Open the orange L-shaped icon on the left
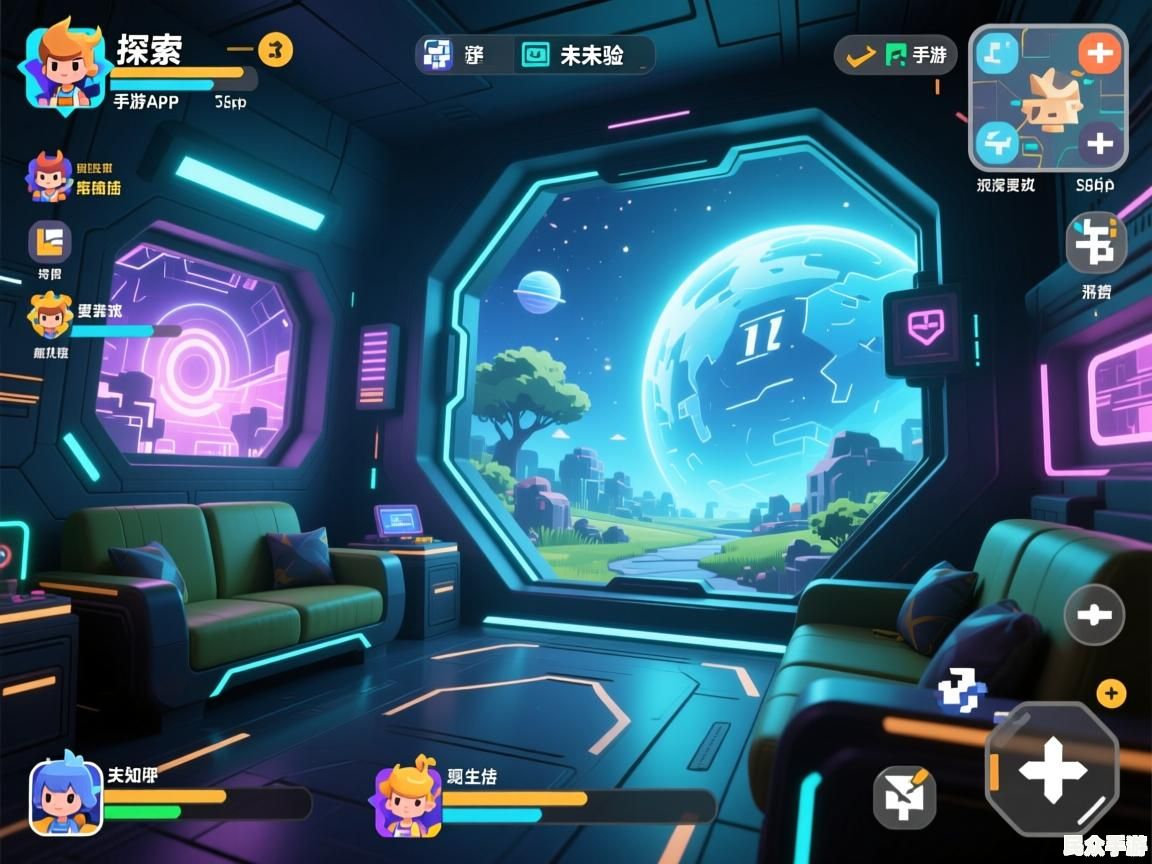This screenshot has height=864, width=1152. point(50,242)
